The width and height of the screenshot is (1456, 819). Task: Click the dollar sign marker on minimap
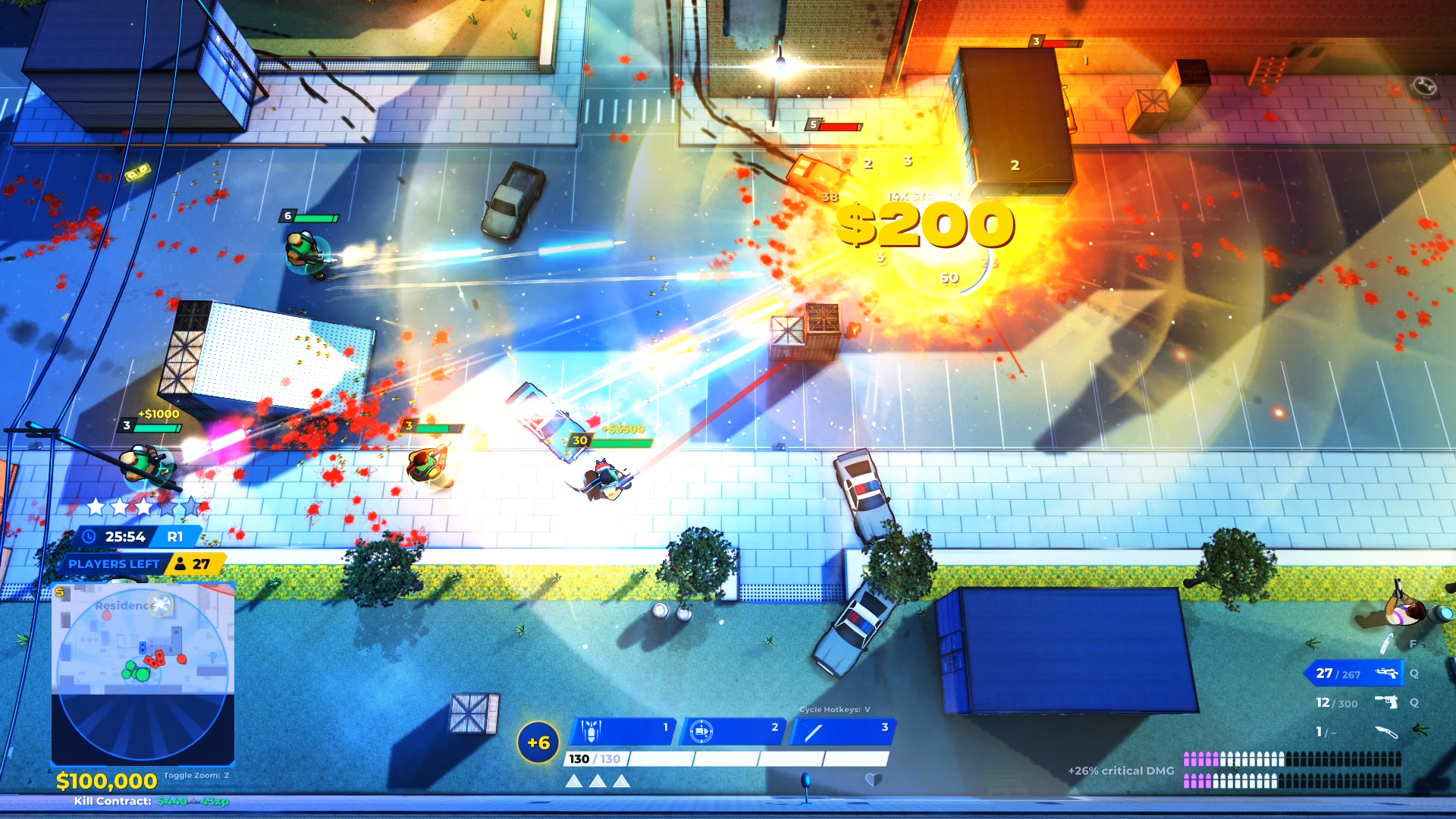pyautogui.click(x=60, y=592)
